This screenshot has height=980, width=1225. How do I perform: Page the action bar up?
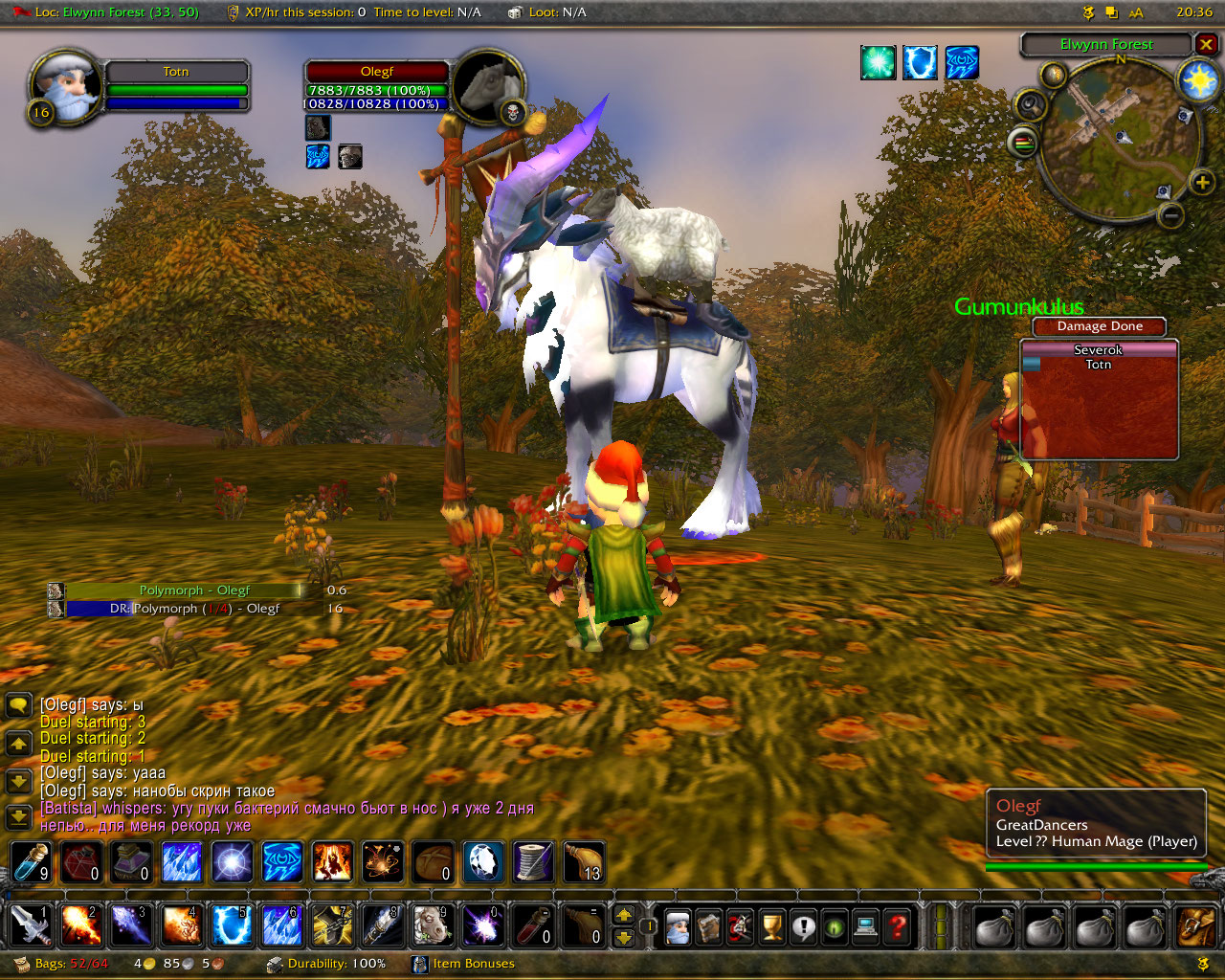click(x=624, y=915)
